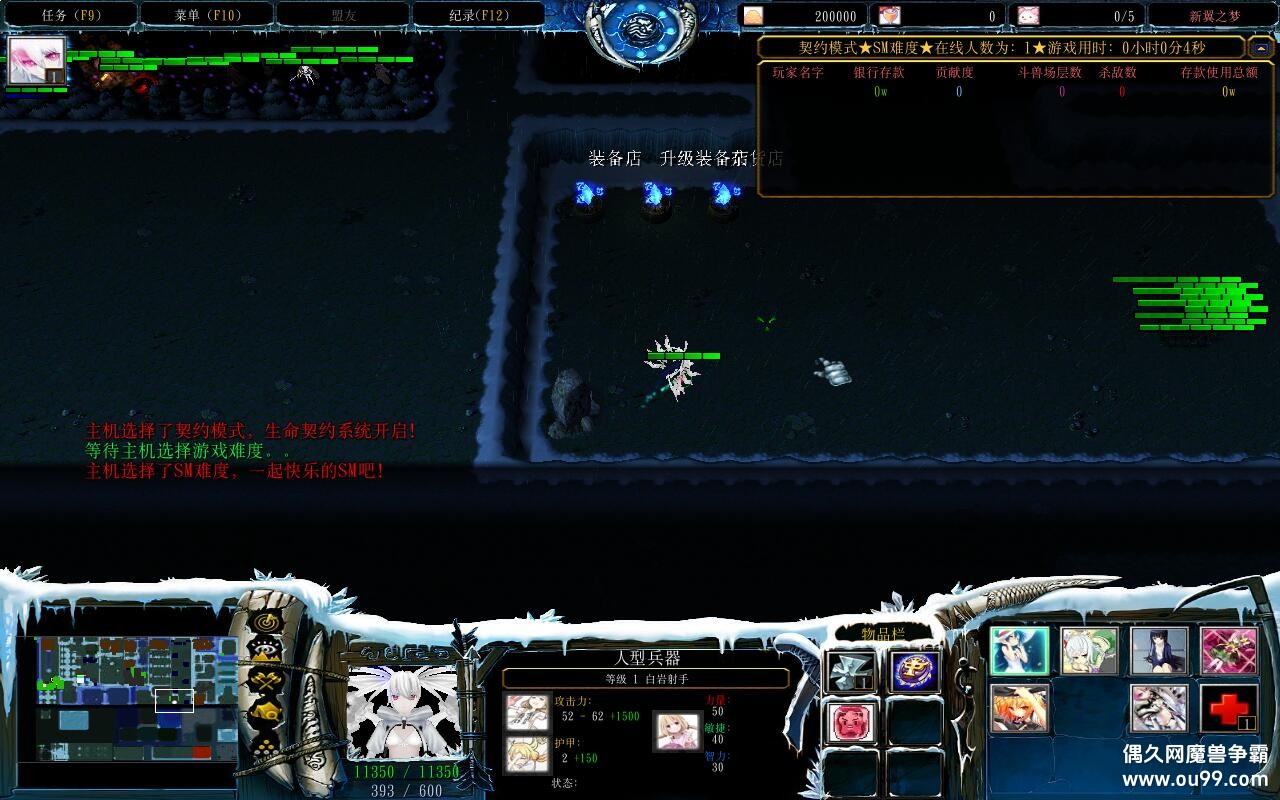This screenshot has height=800, width=1280.
Task: Click the minimap signal ping button
Action: [266, 622]
